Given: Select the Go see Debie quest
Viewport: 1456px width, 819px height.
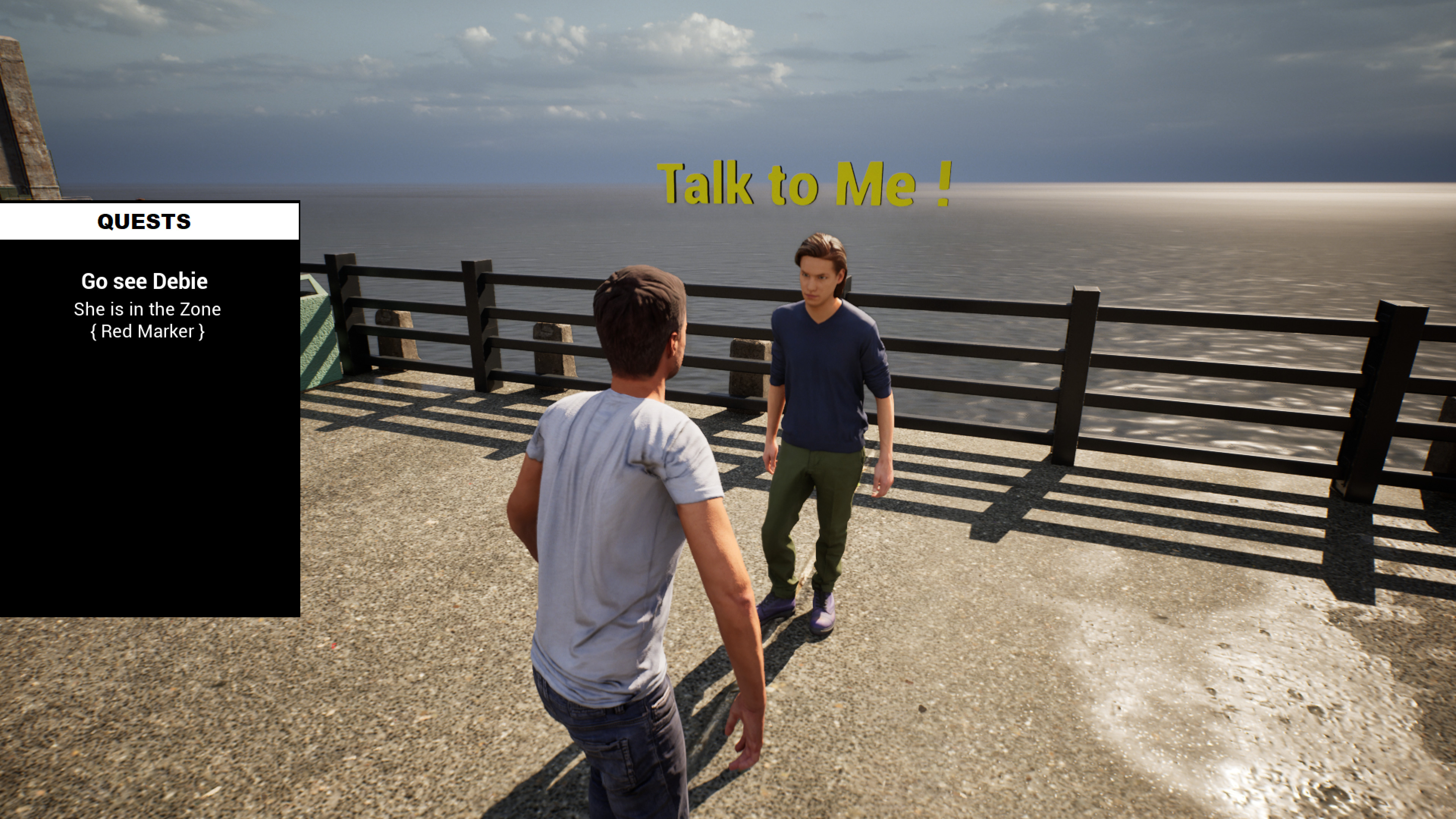Looking at the screenshot, I should [x=145, y=281].
